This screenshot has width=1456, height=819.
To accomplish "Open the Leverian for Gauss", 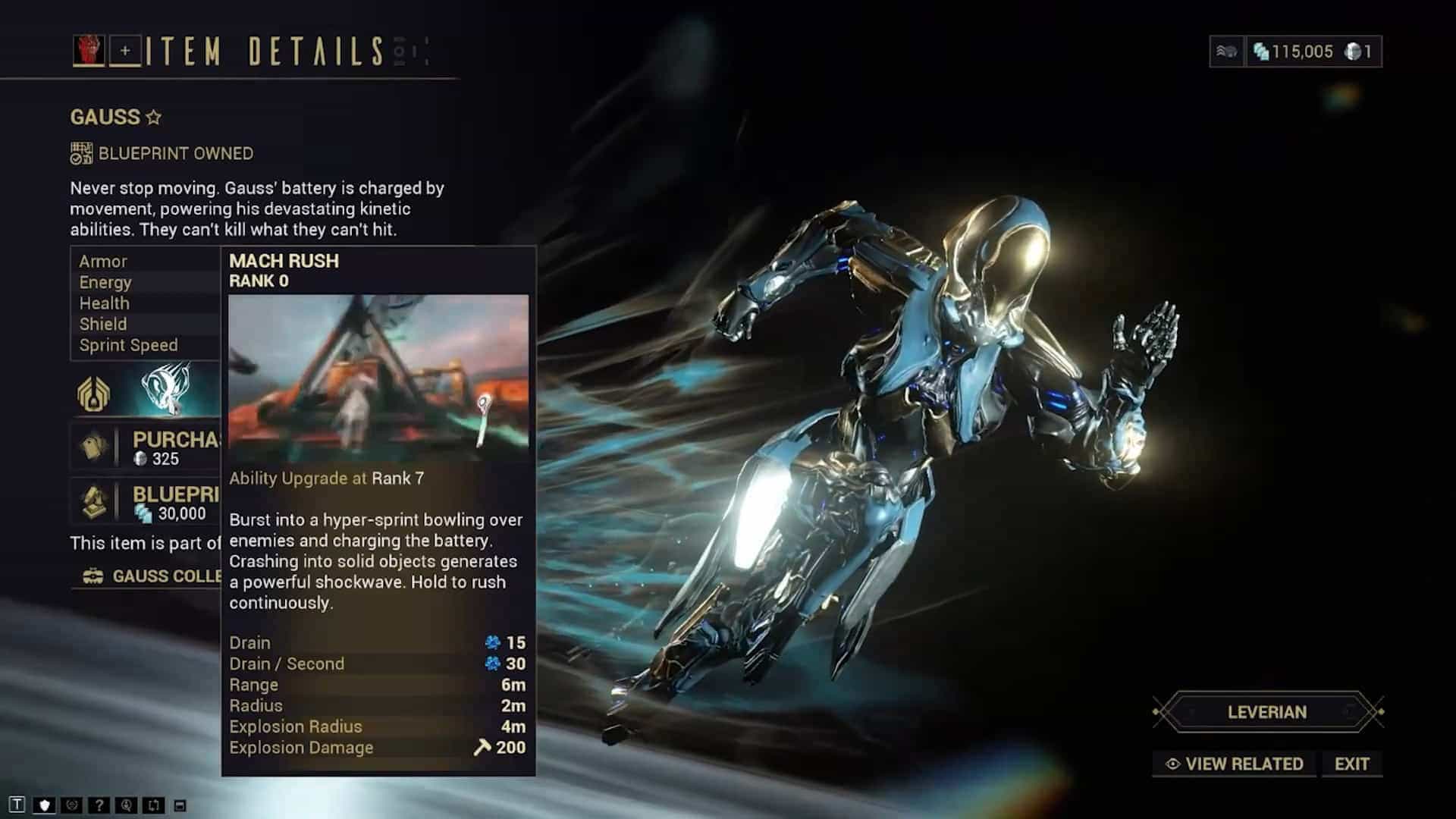I will [x=1267, y=712].
